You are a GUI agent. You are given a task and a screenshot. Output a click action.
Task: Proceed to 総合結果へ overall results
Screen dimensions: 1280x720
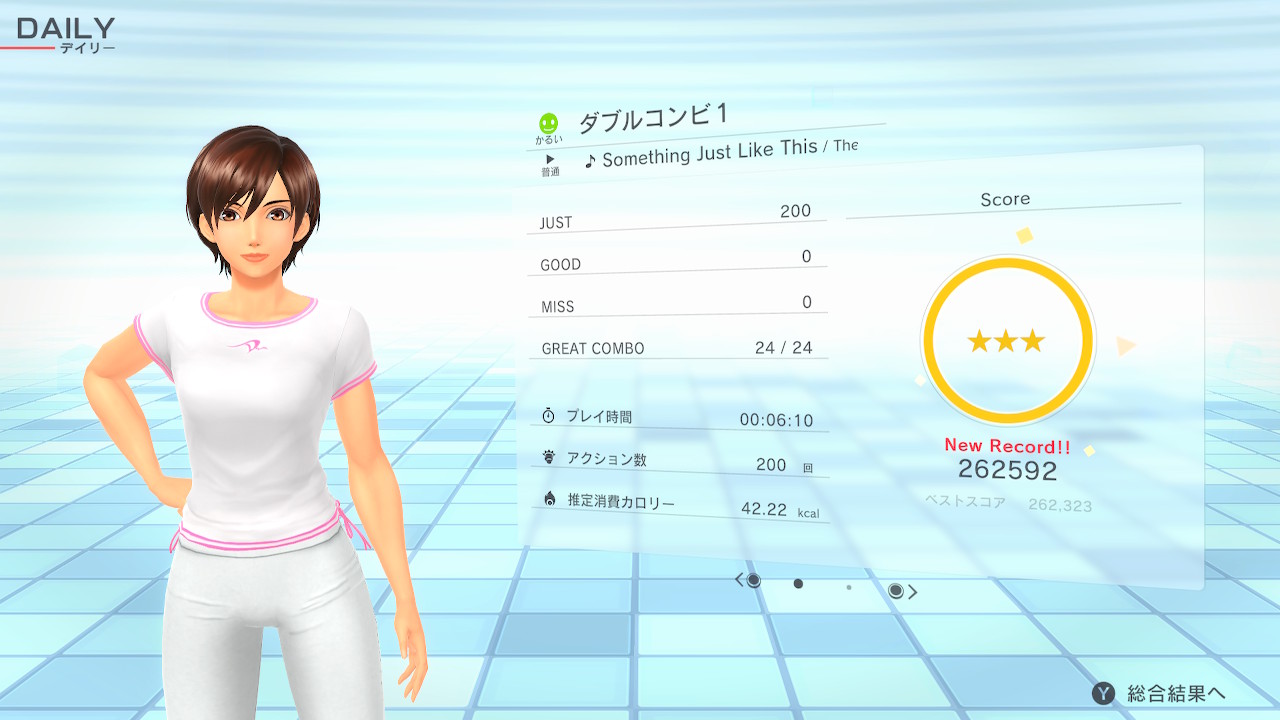pyautogui.click(x=1160, y=693)
